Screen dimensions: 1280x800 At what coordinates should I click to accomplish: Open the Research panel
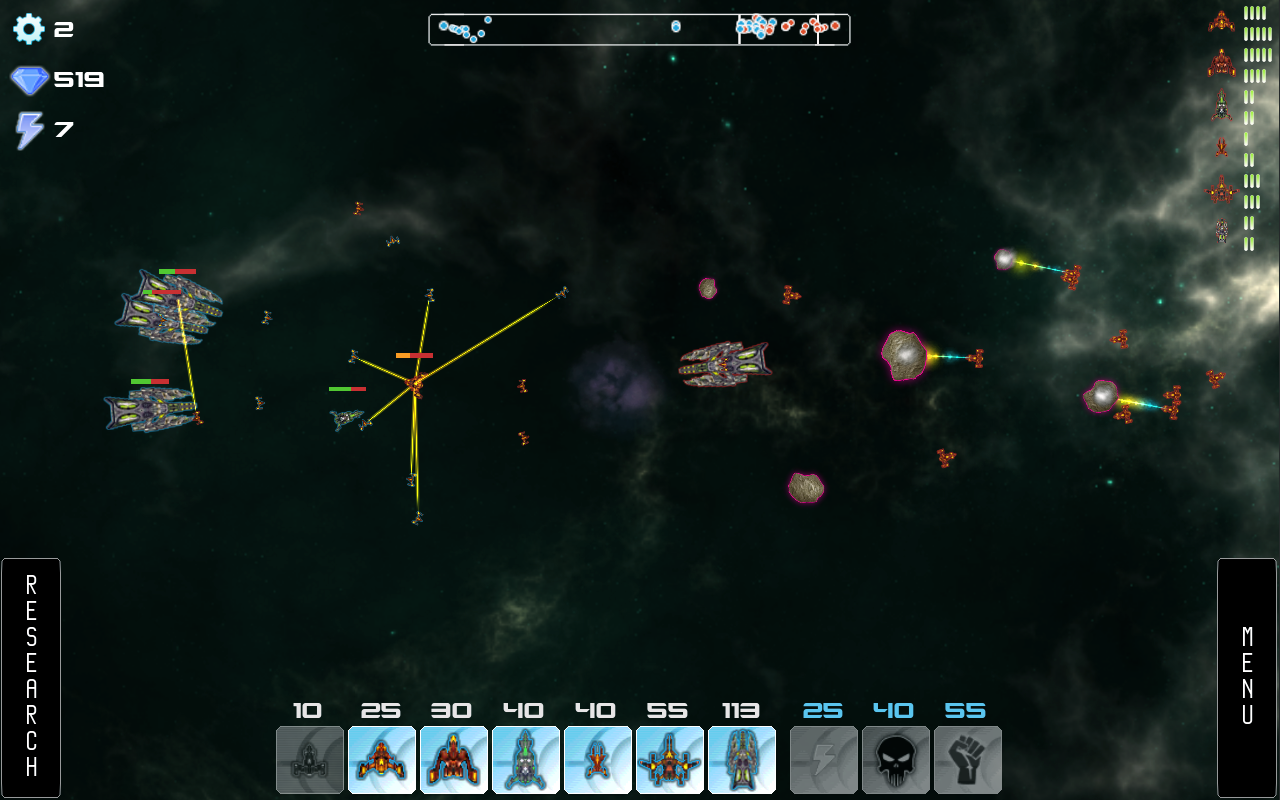[31, 677]
